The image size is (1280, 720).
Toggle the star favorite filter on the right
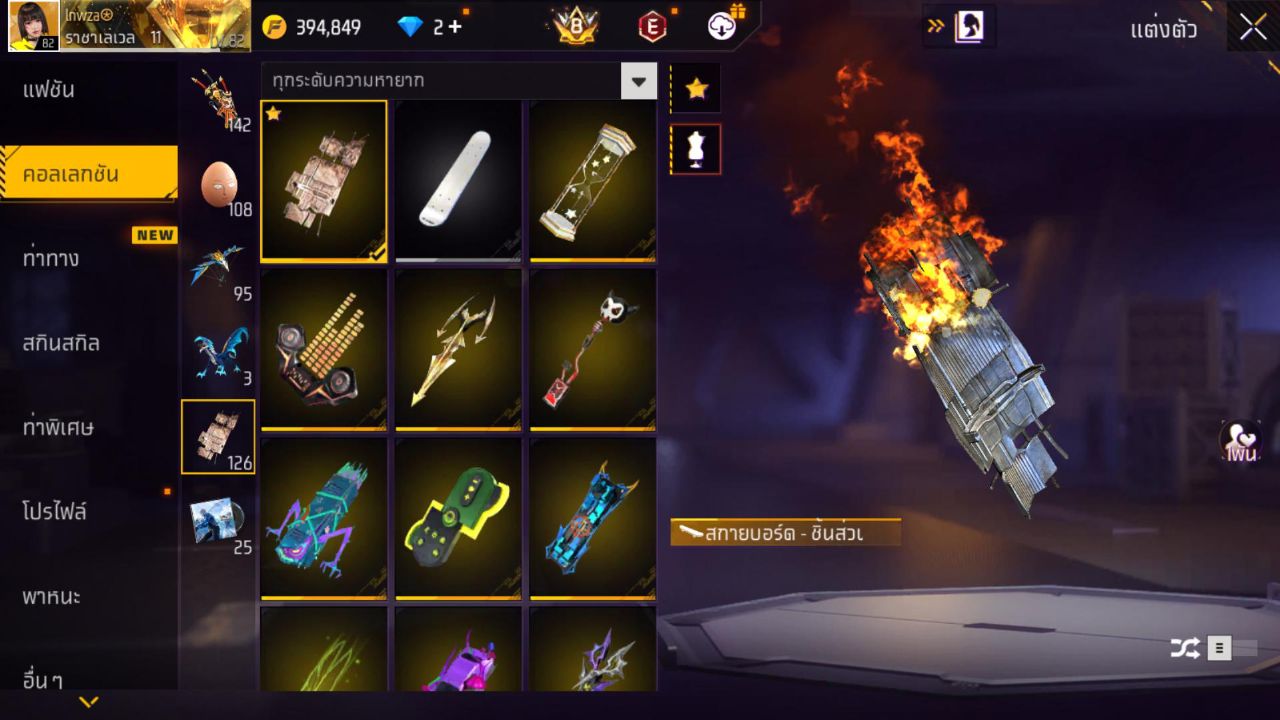tap(695, 87)
